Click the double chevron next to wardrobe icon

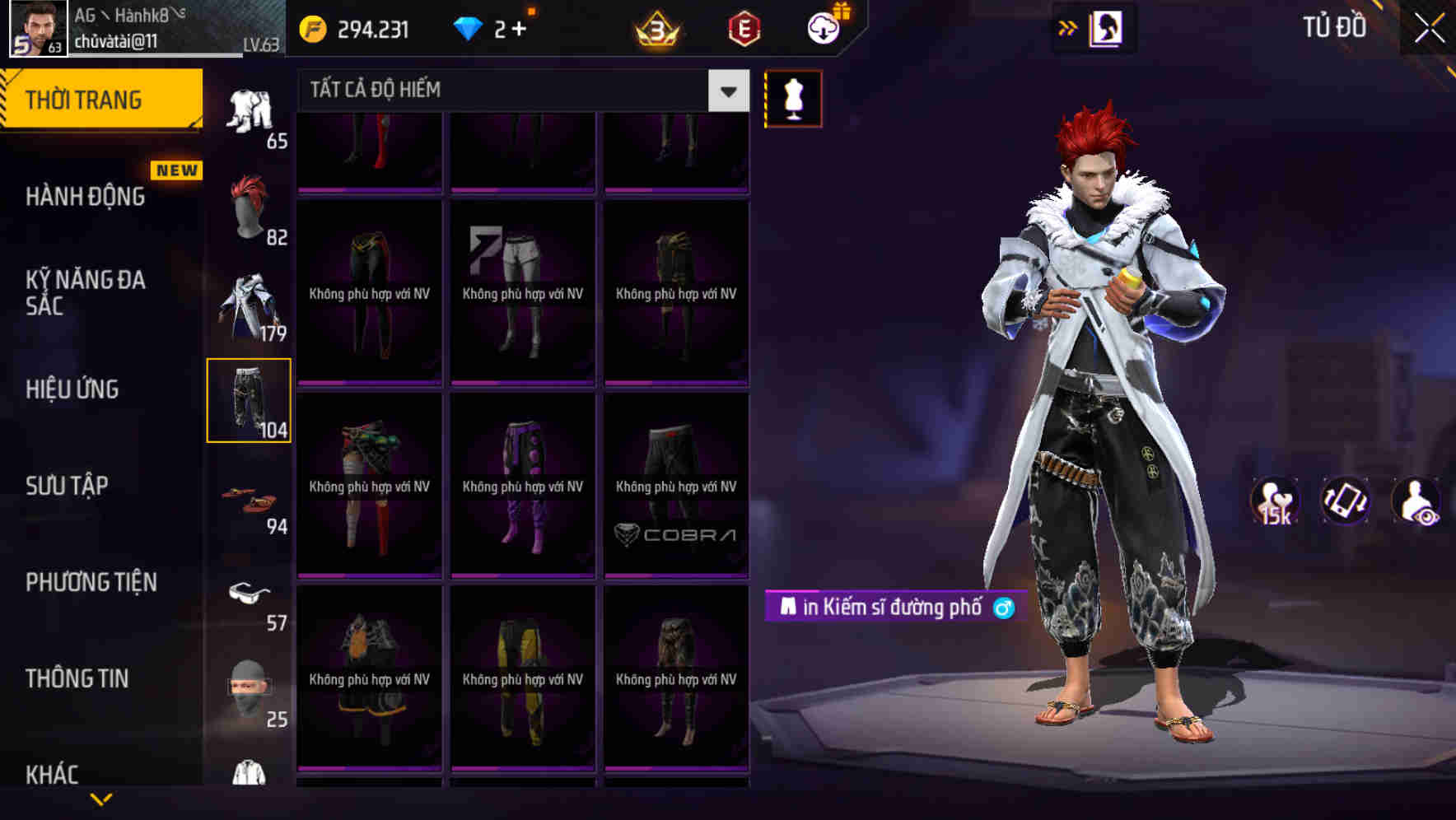pyautogui.click(x=1067, y=26)
